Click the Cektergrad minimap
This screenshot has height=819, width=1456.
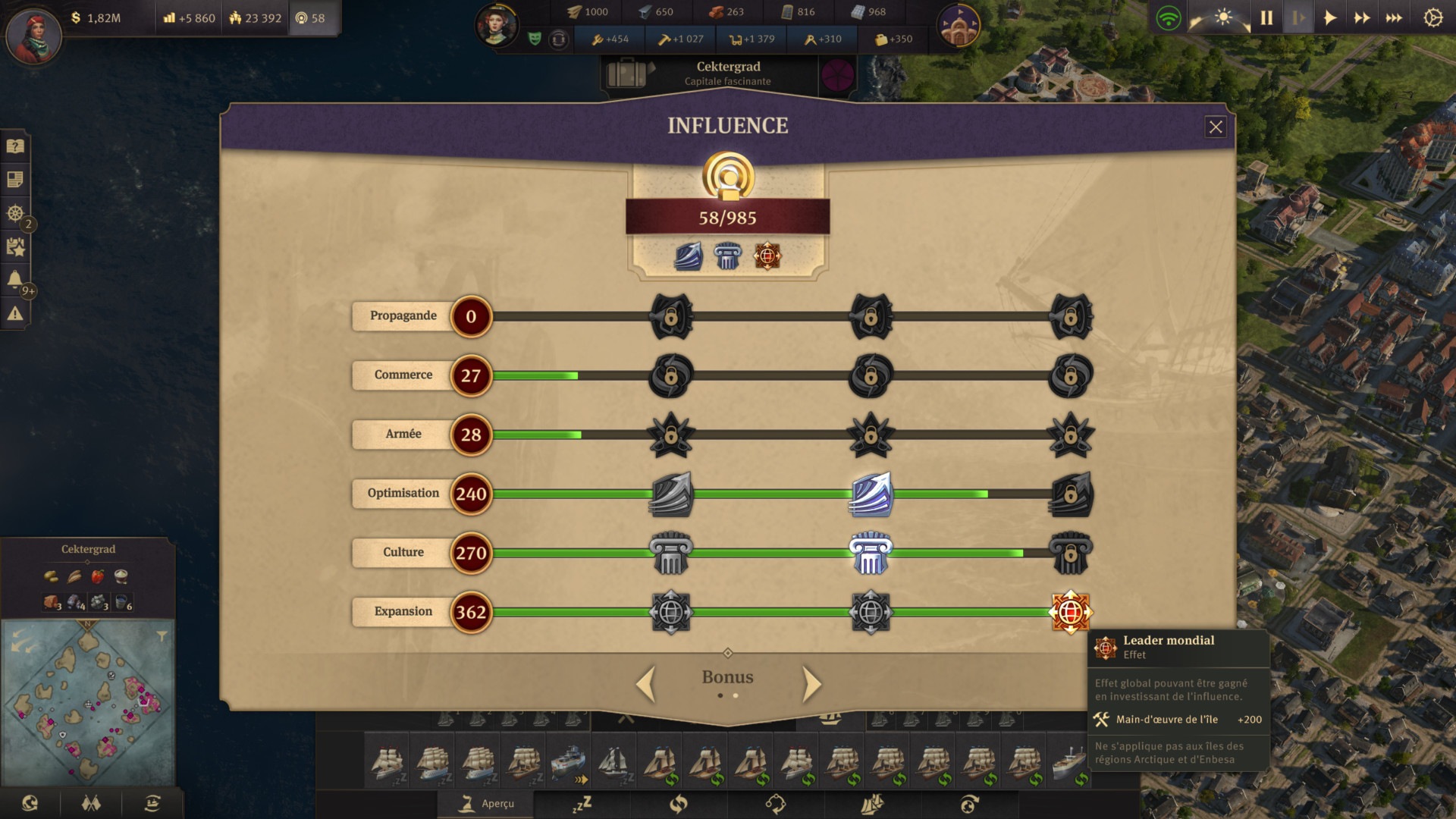89,701
